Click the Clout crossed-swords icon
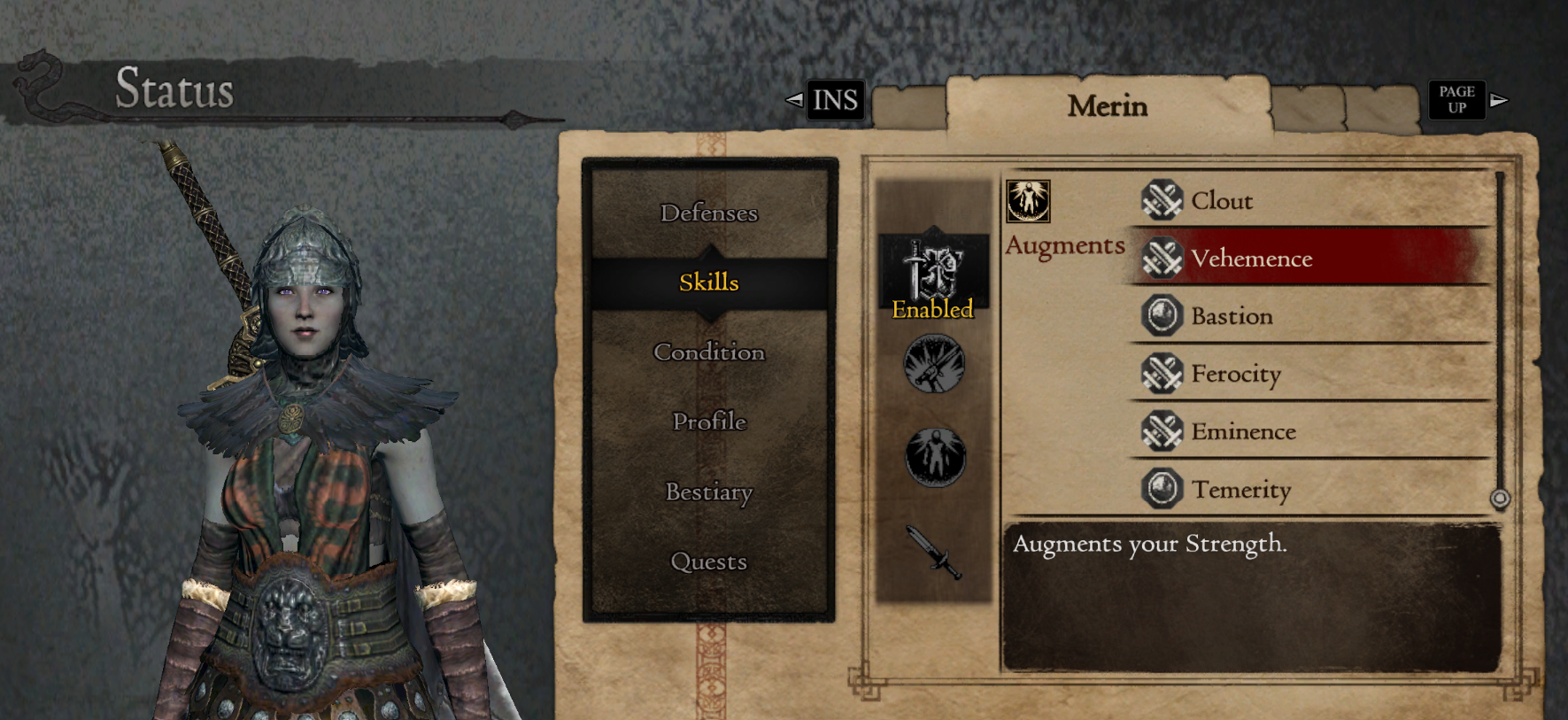Viewport: 1568px width, 720px height. point(1161,199)
